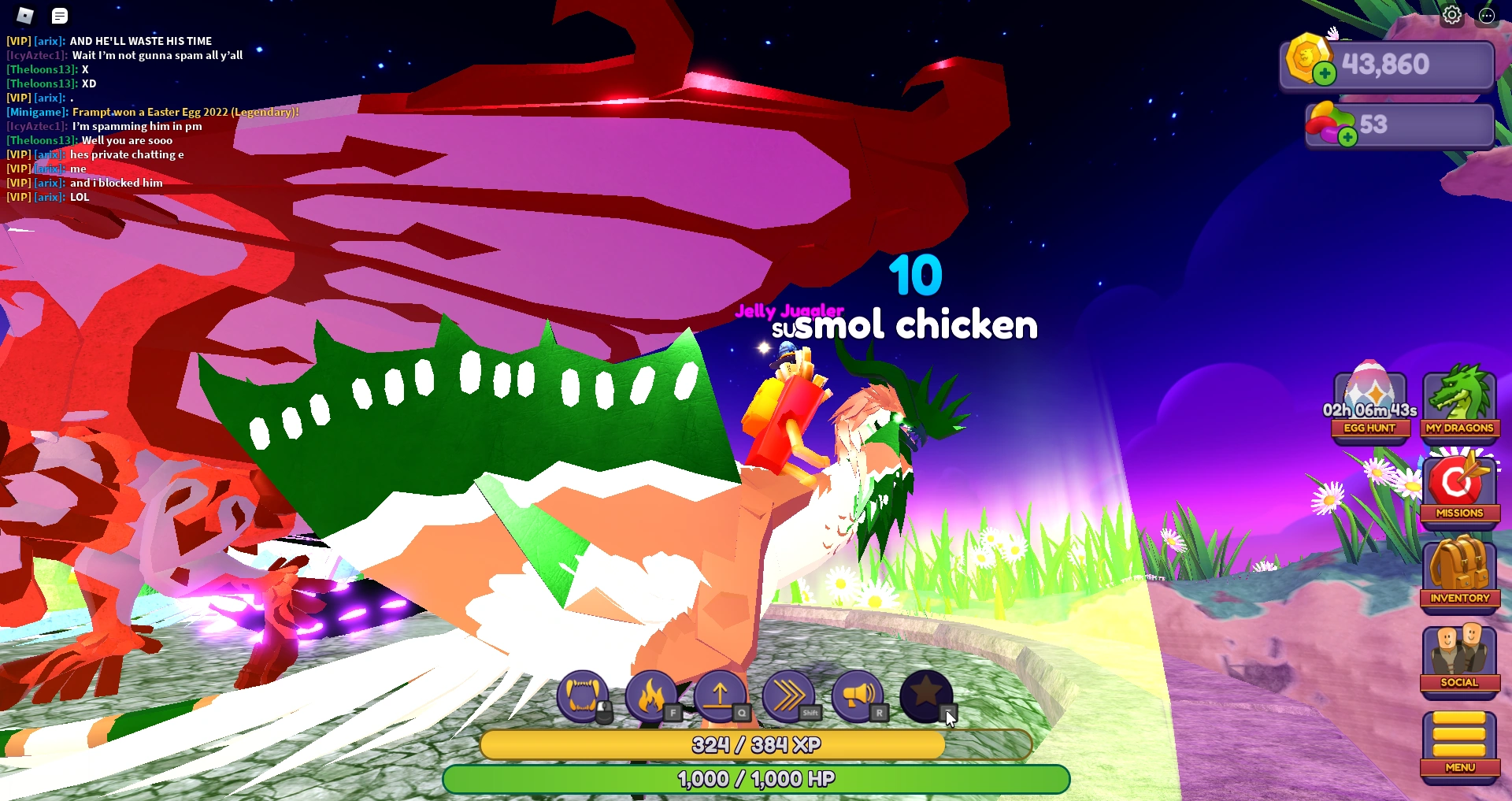Click the green 1,000/1,000 HP bar
Viewport: 1512px width, 801px height.
coord(756,778)
